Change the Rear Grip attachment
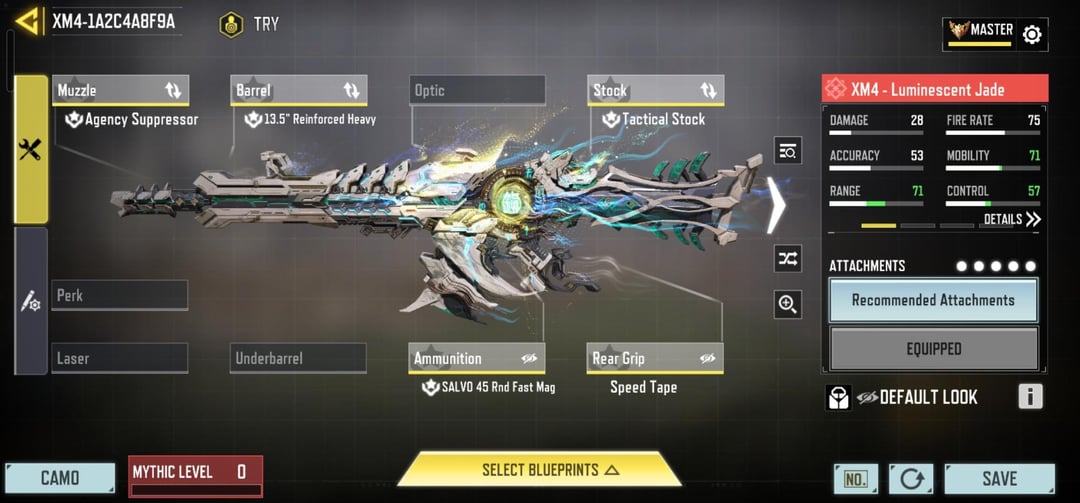Screen dimensions: 1080x503 point(655,358)
